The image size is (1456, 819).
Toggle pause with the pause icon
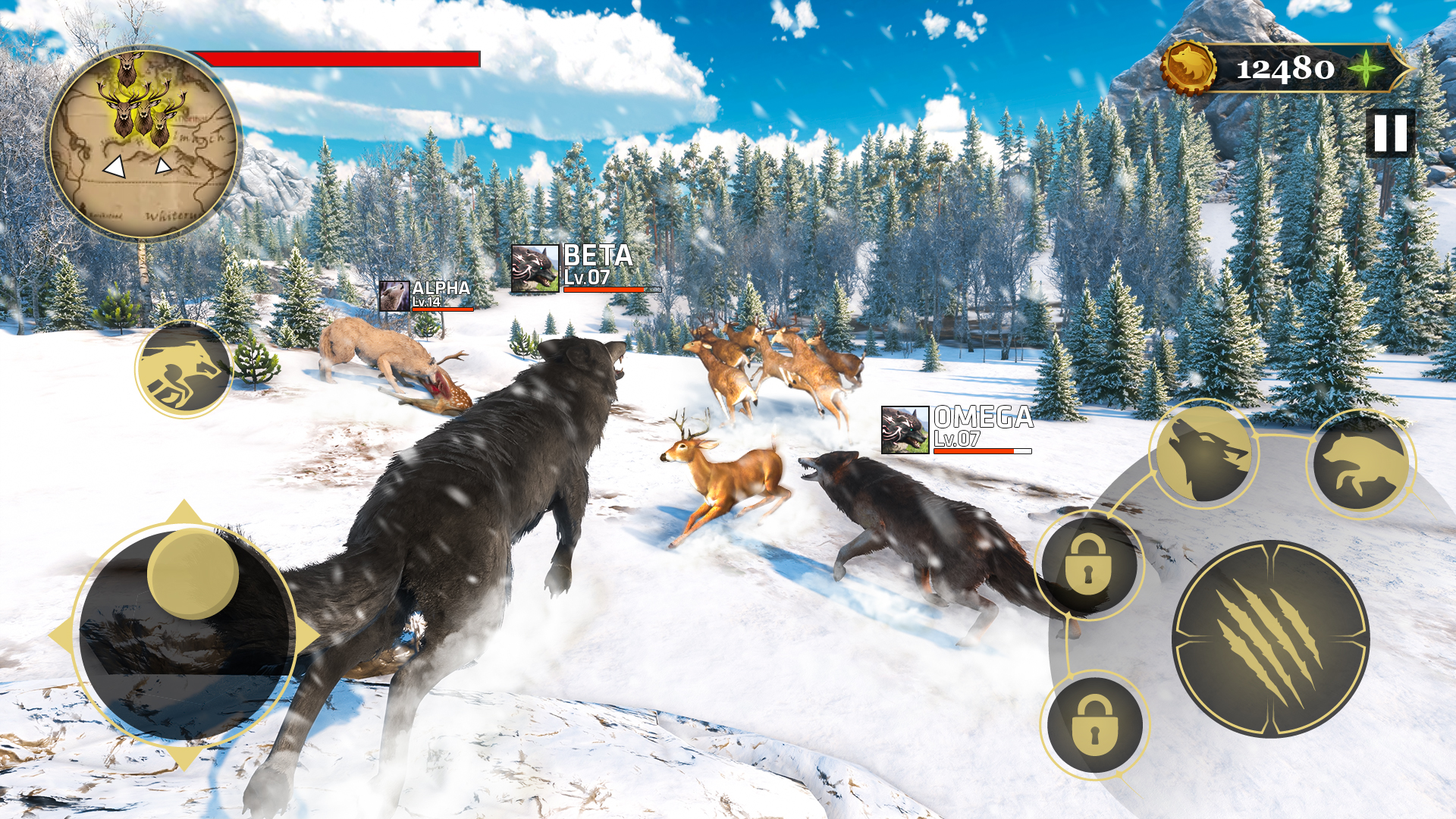1392,133
